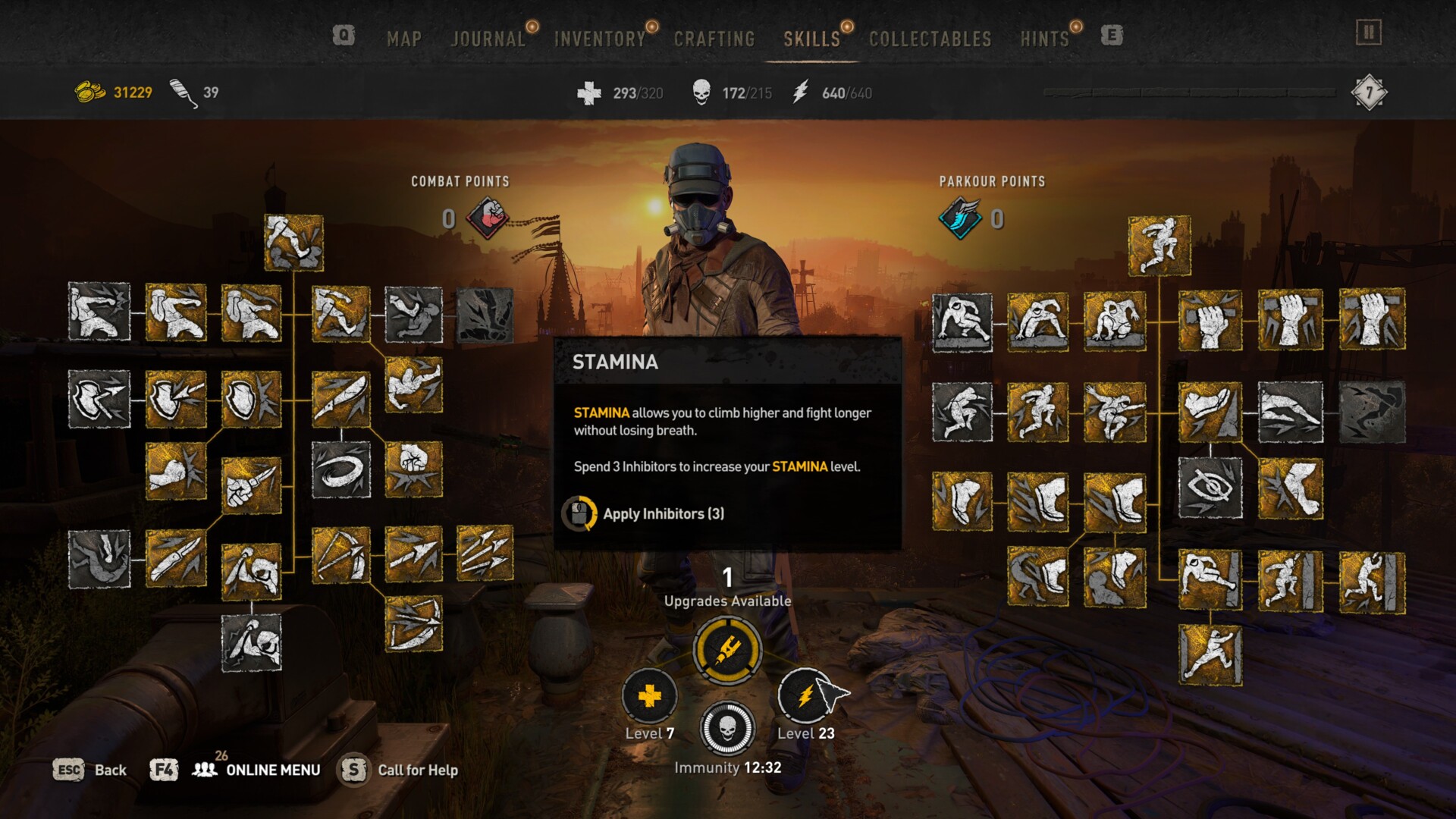The width and height of the screenshot is (1456, 819).
Task: Open the Map tab
Action: pos(403,39)
